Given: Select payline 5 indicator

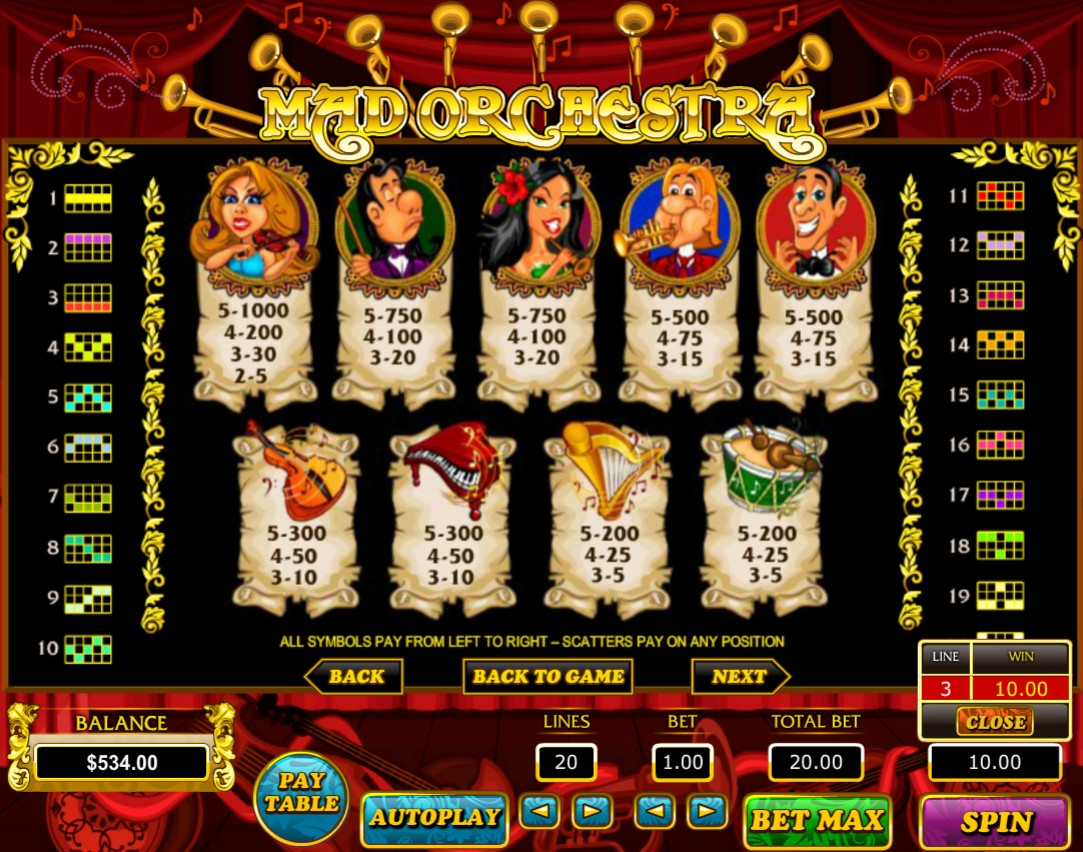Looking at the screenshot, I should point(88,398).
